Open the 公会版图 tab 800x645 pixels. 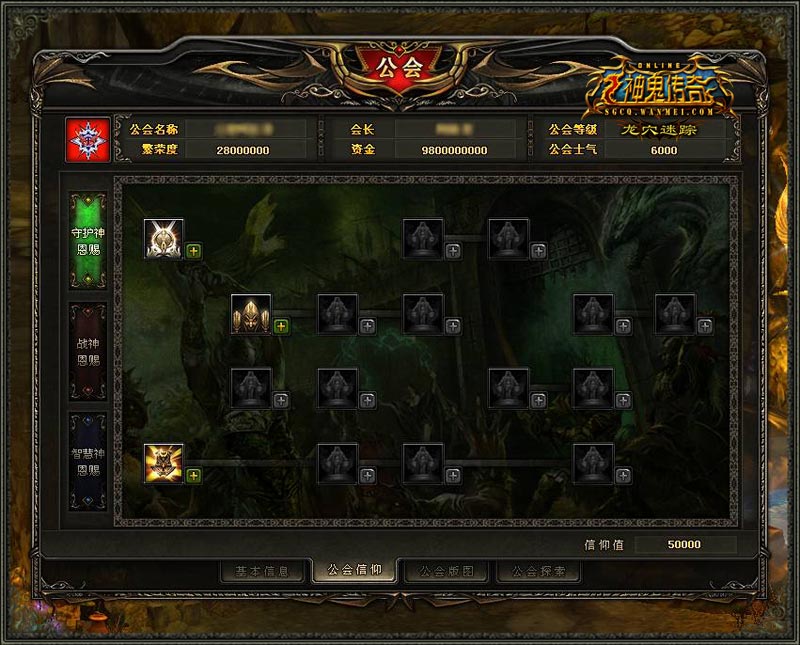[x=446, y=572]
